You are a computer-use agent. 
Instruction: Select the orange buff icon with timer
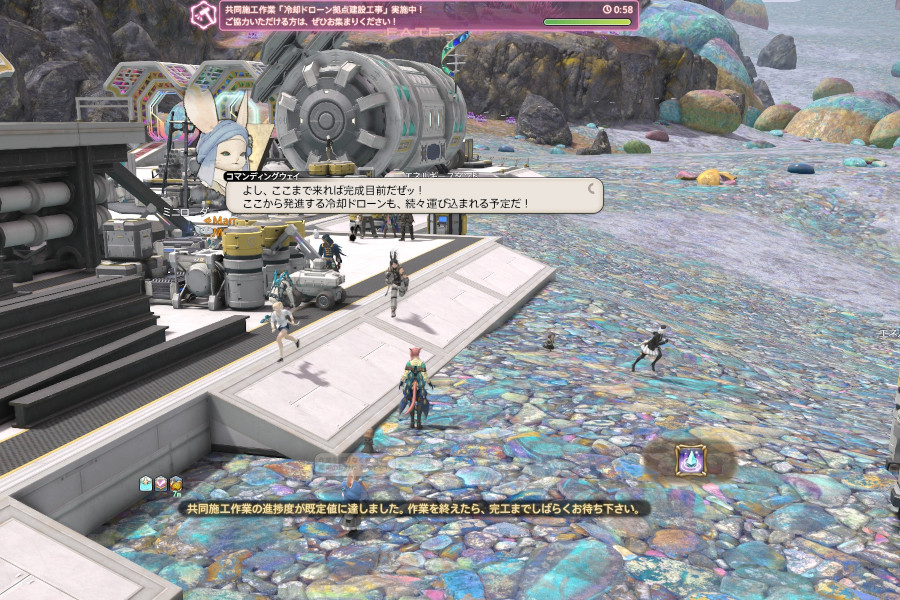(x=176, y=483)
